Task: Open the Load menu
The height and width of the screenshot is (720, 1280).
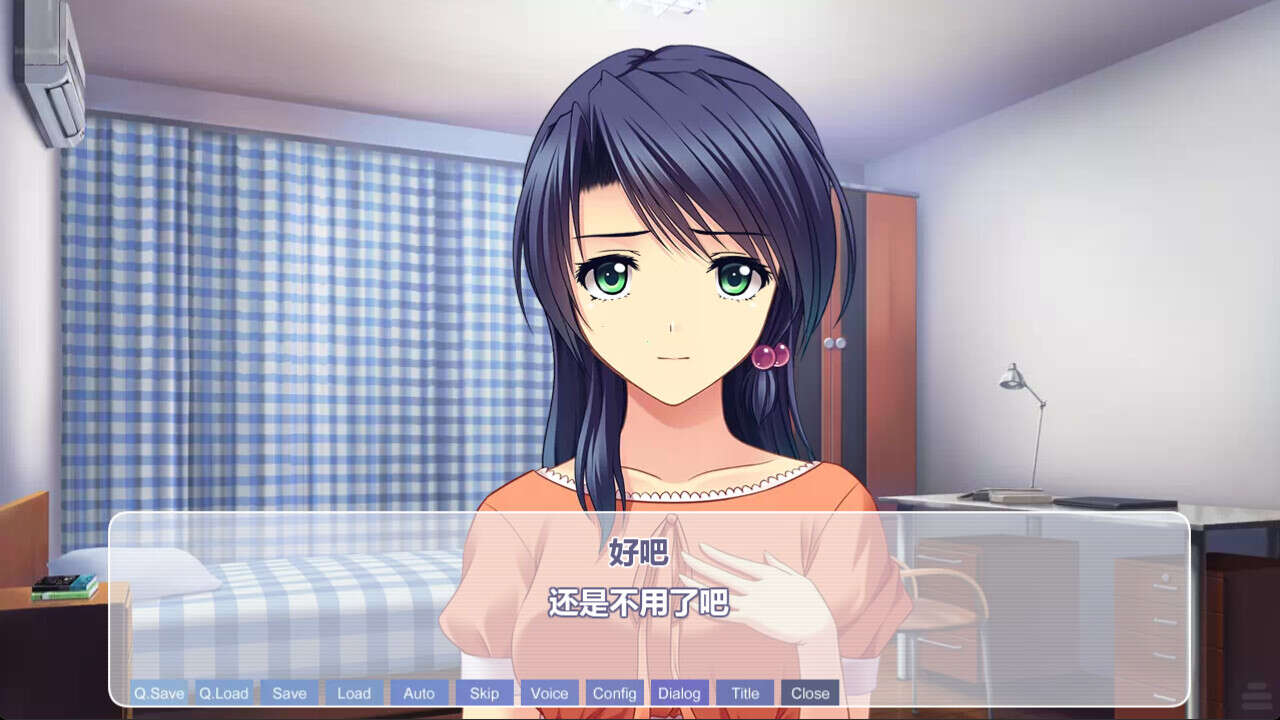Action: pos(354,693)
